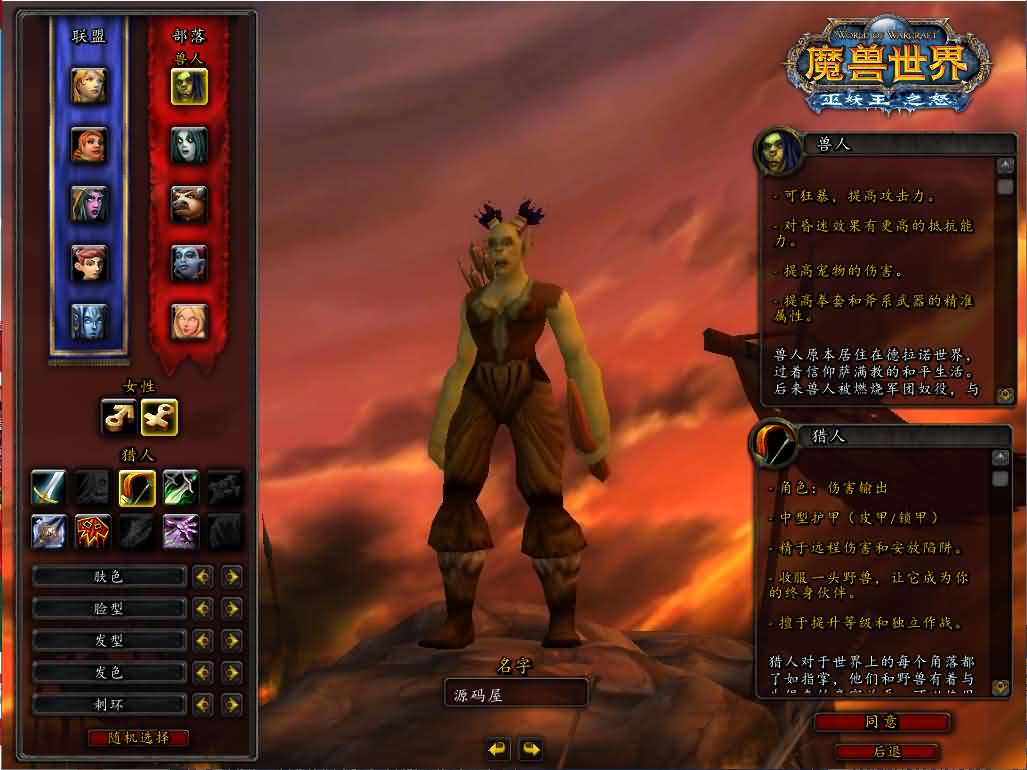The height and width of the screenshot is (770, 1027).
Task: Go to previous 发色 hair color
Action: 203,672
